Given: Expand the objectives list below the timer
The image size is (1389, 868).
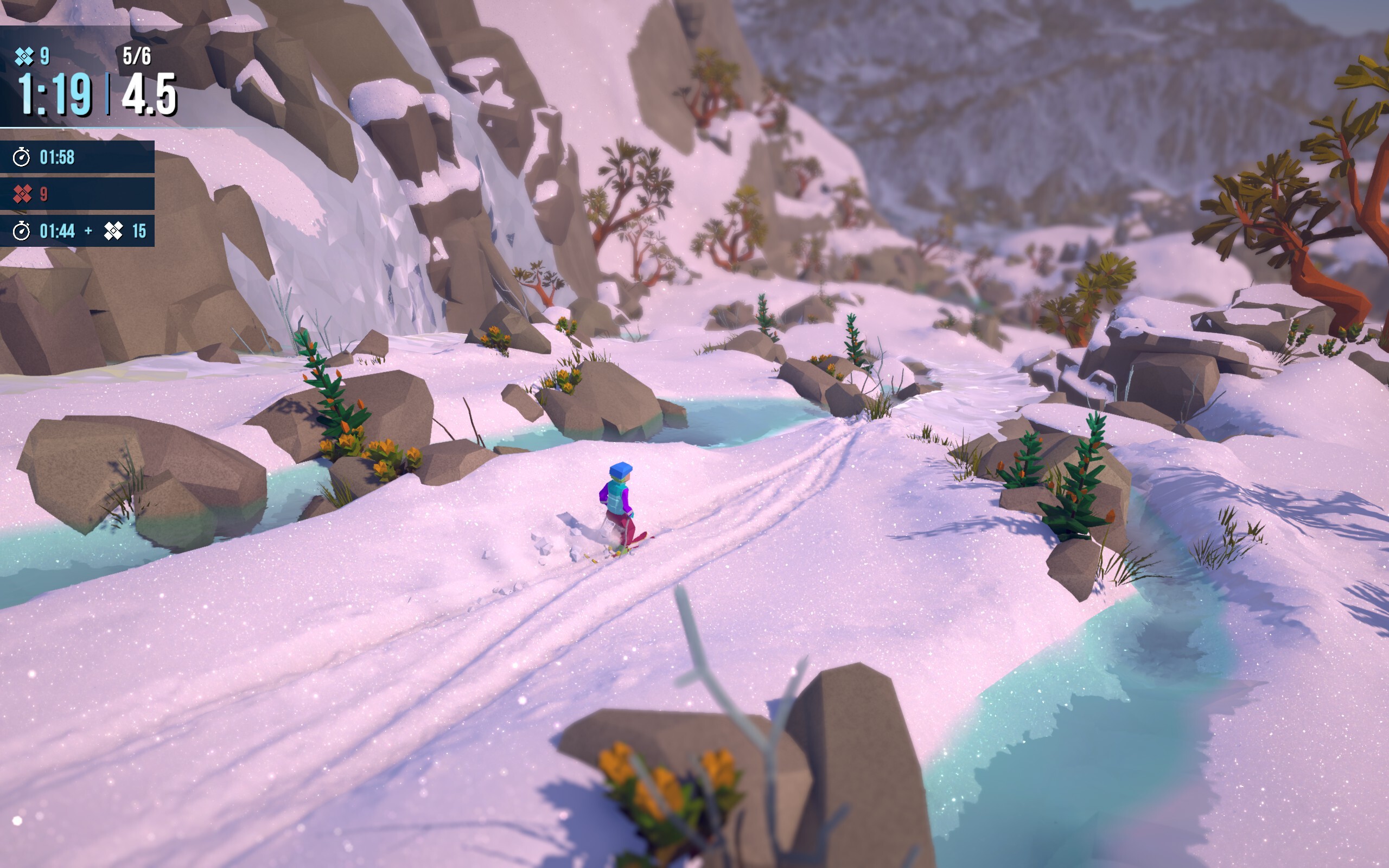Looking at the screenshot, I should 78,195.
